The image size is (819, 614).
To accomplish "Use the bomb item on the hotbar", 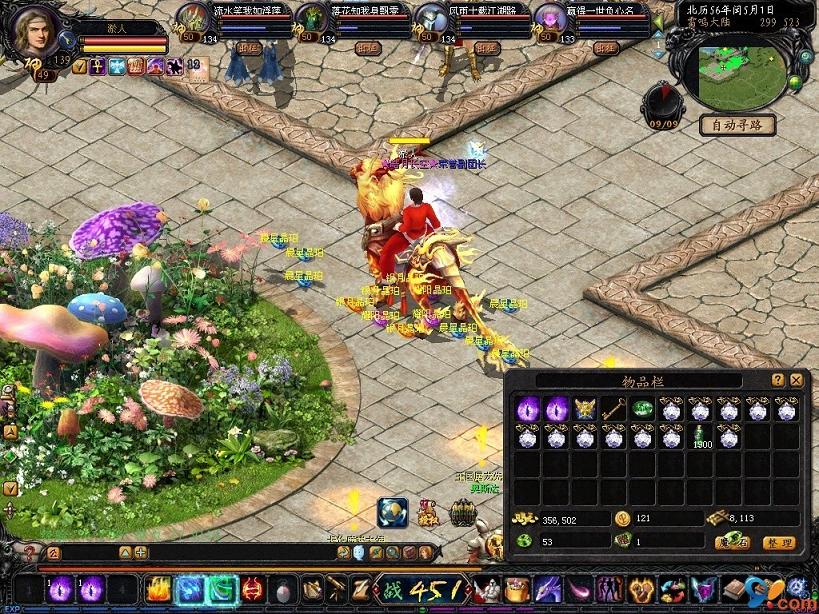I will click(x=285, y=589).
